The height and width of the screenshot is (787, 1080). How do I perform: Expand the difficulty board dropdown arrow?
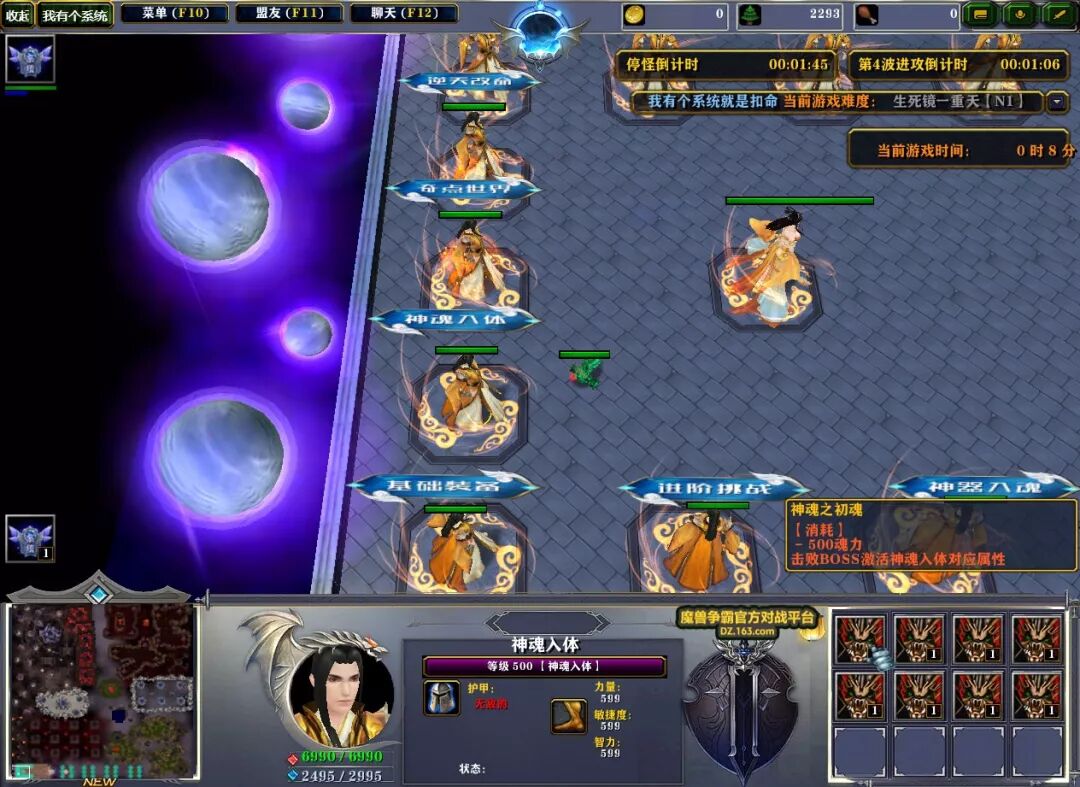(1057, 102)
